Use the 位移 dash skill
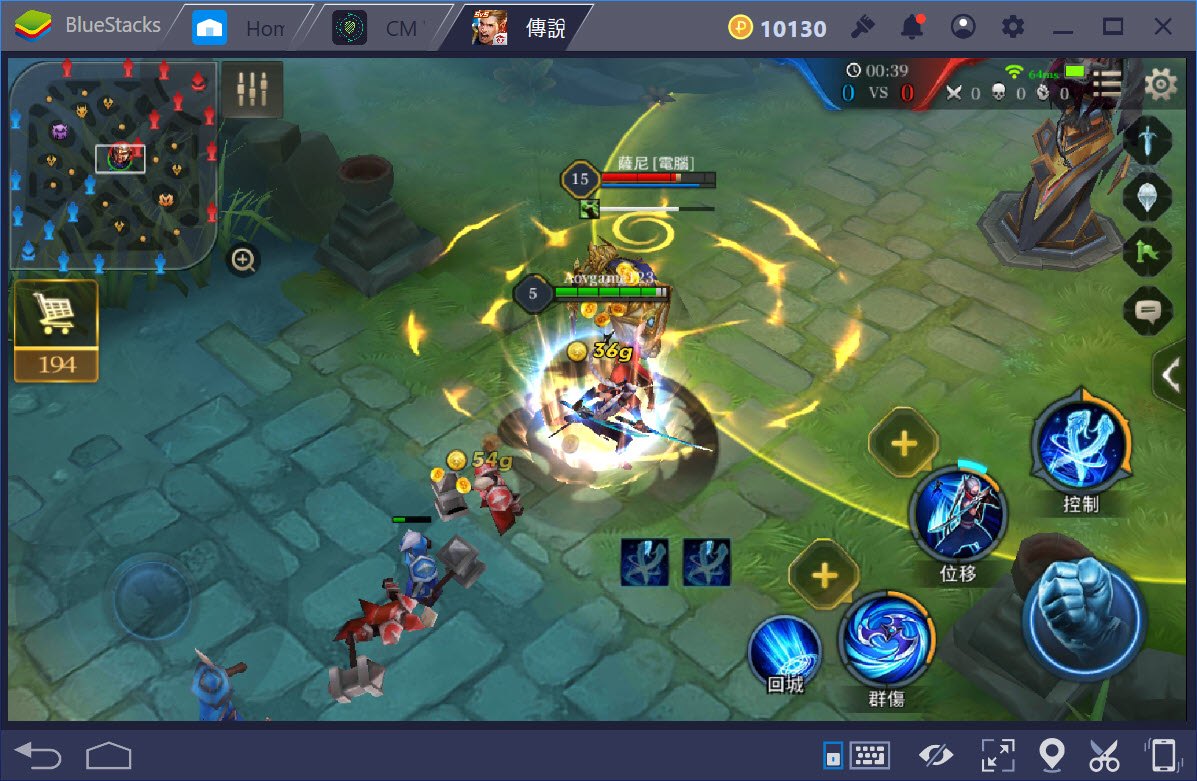 957,514
